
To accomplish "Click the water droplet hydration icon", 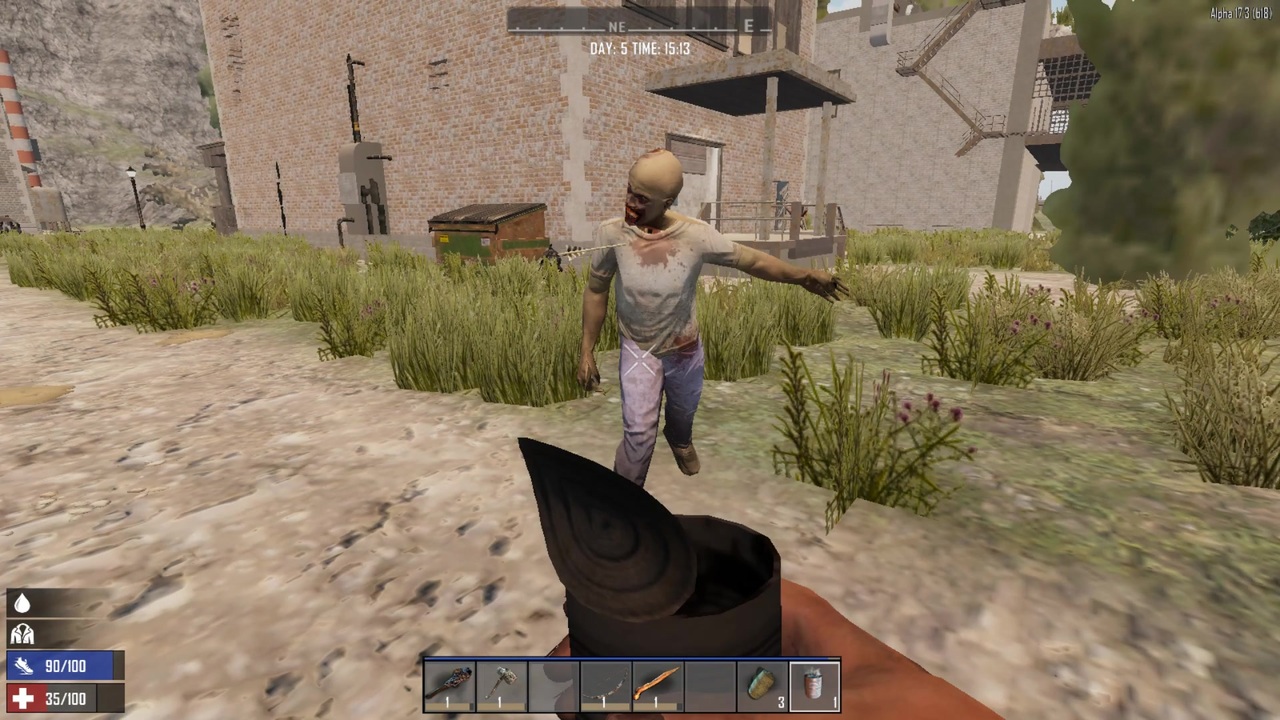I will 22,601.
